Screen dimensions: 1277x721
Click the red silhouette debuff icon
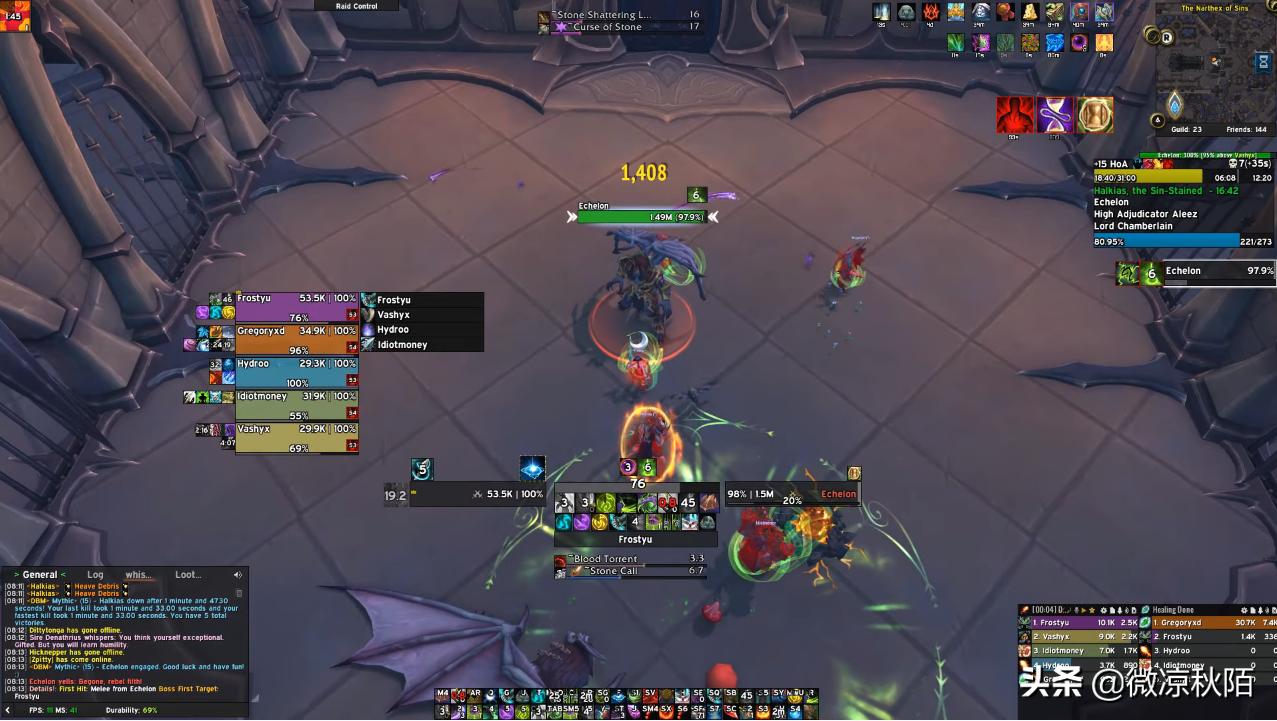[1015, 116]
